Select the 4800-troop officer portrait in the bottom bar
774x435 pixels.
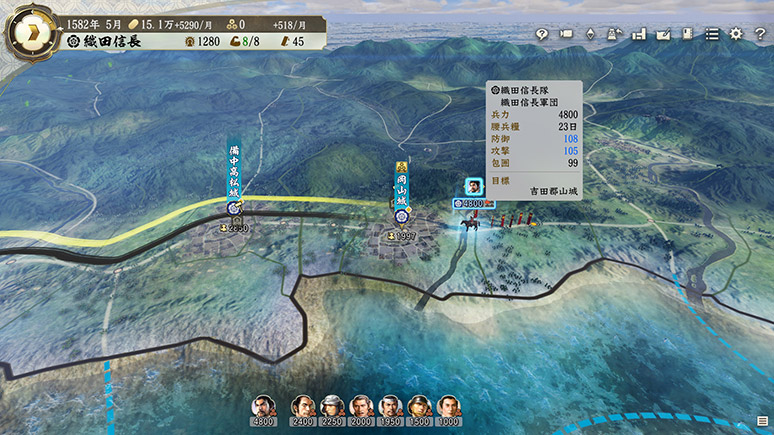(x=263, y=407)
